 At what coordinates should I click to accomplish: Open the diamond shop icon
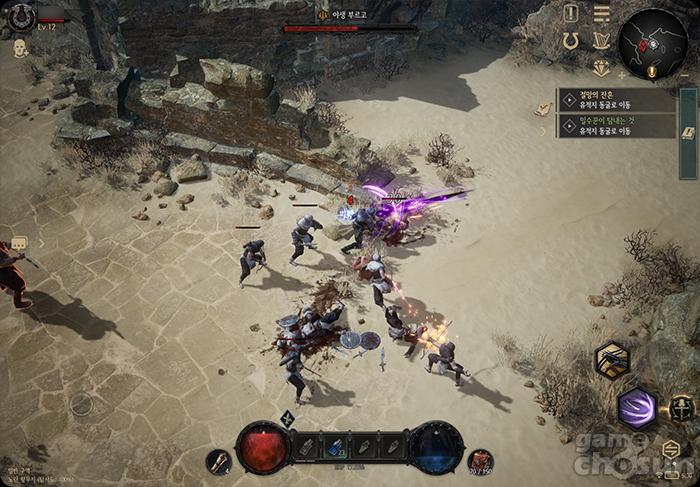600,68
